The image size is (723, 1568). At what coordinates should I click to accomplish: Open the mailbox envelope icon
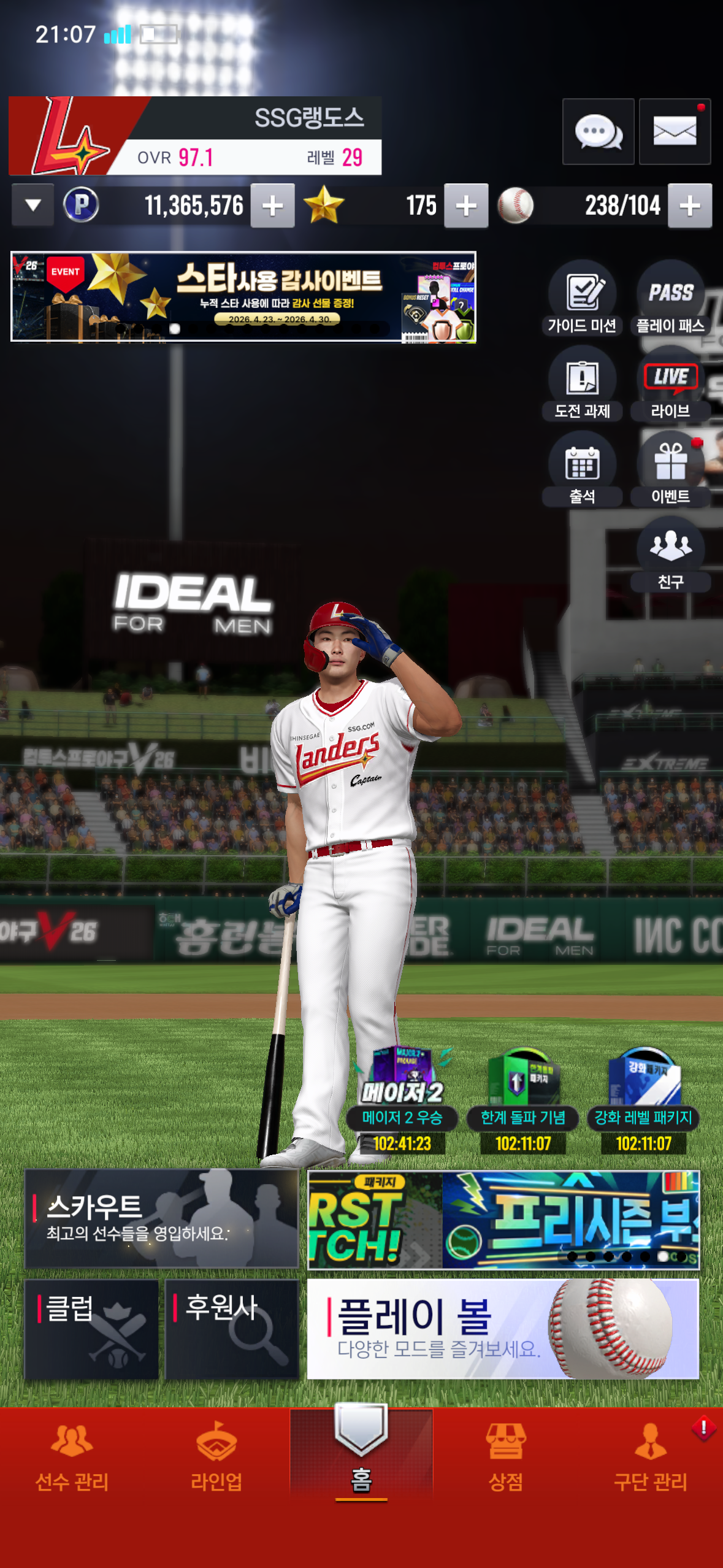pyautogui.click(x=675, y=132)
